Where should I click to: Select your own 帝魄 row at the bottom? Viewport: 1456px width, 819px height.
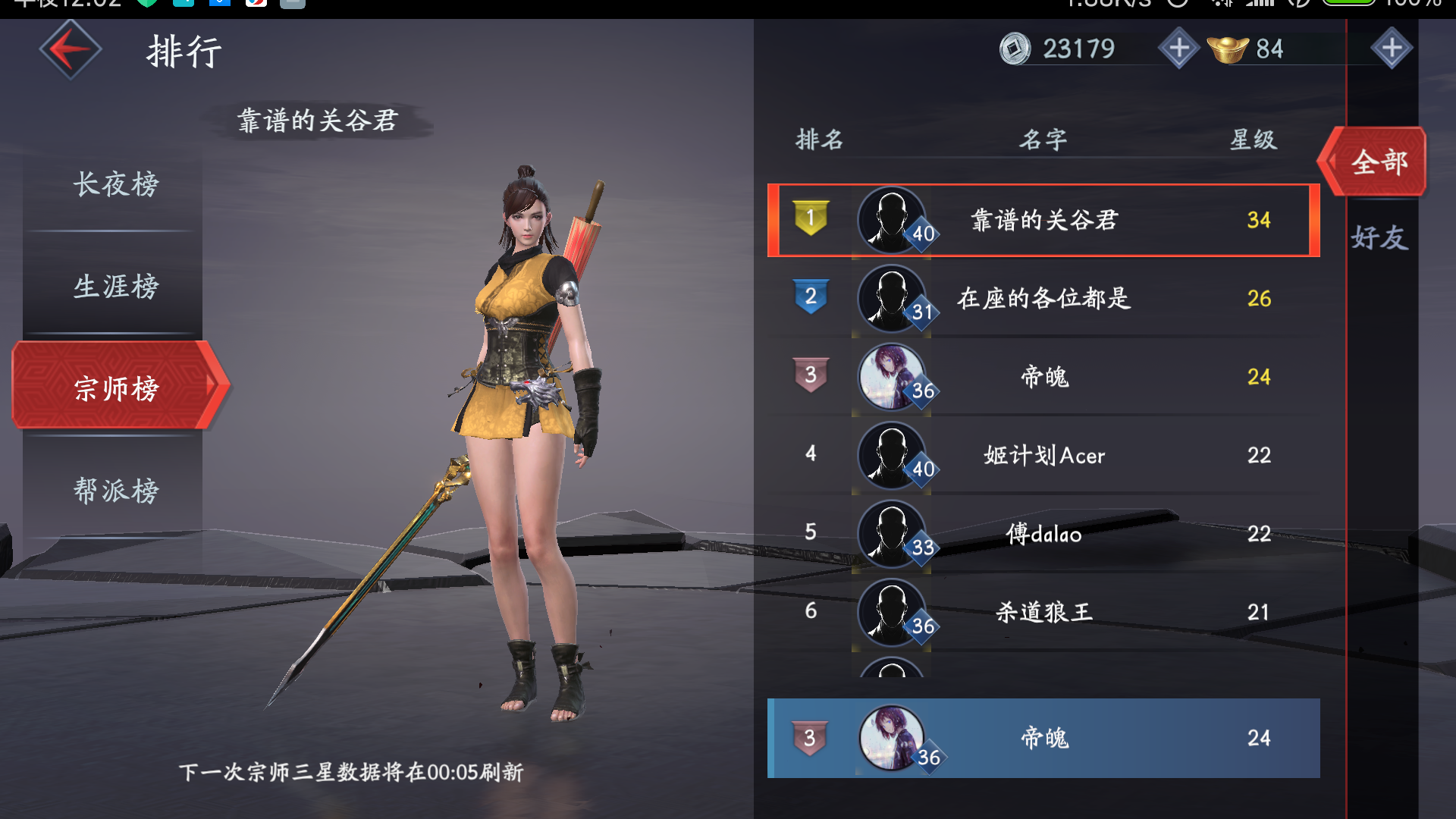[1043, 737]
